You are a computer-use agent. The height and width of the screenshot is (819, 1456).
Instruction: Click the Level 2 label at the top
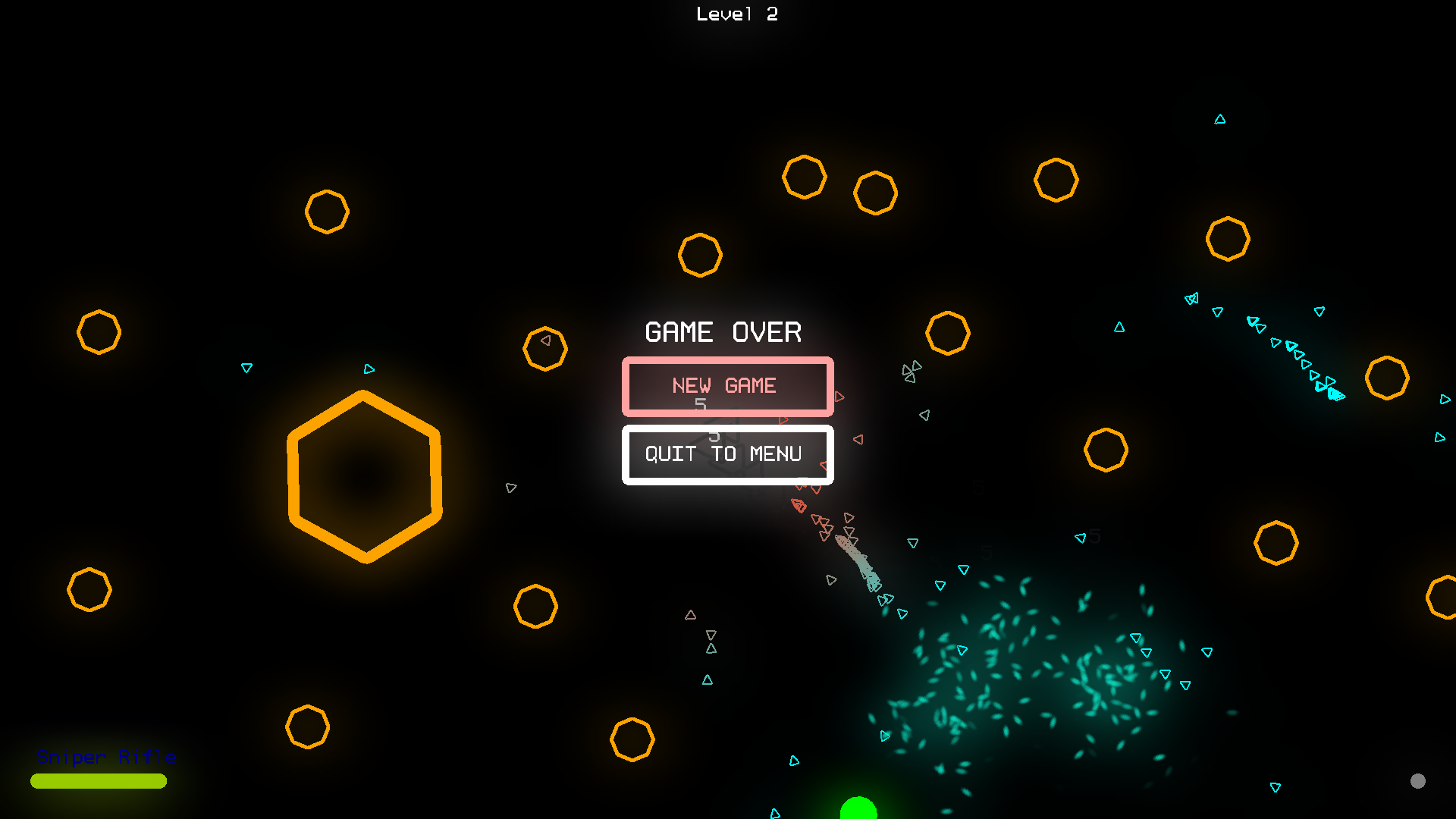[x=736, y=13]
